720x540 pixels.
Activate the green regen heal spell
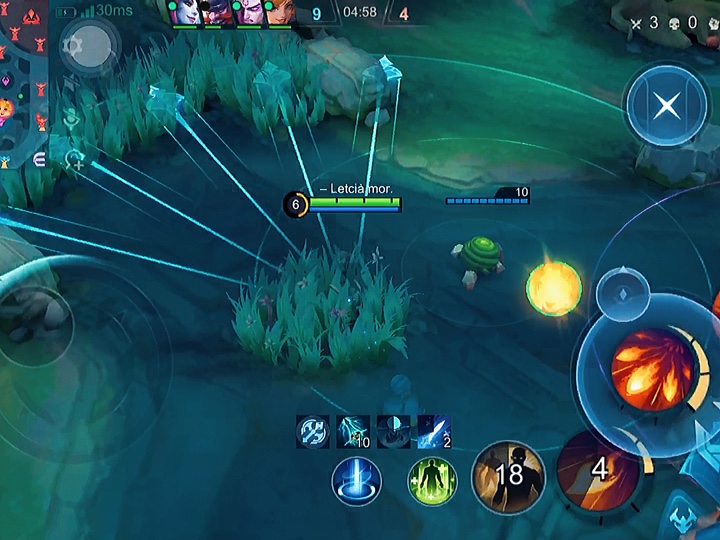point(432,482)
